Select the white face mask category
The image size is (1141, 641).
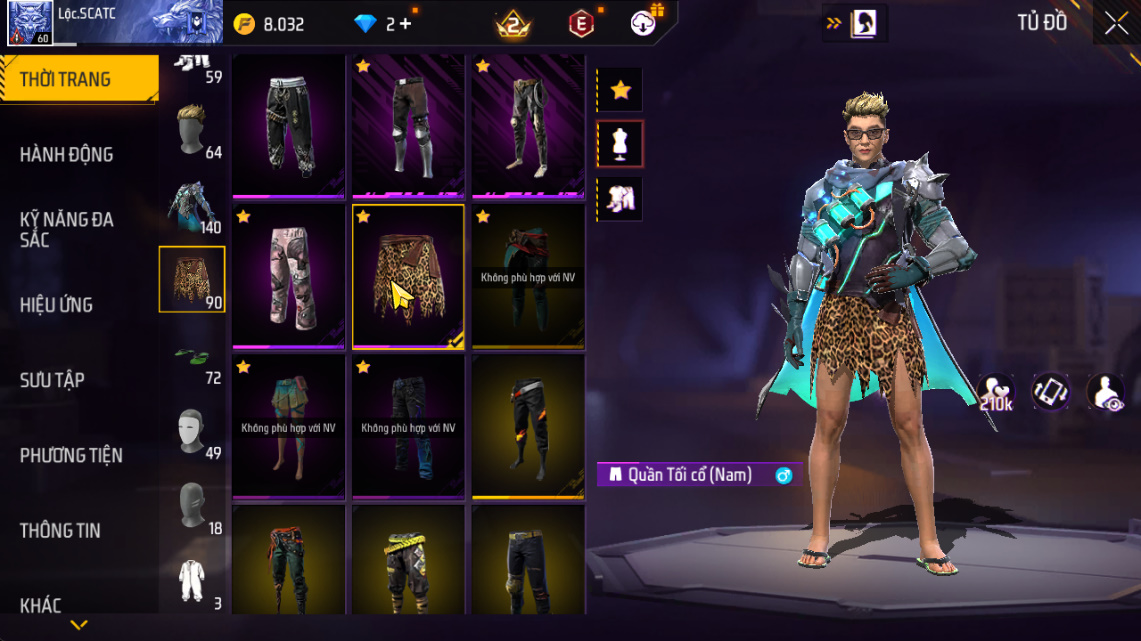[x=193, y=432]
